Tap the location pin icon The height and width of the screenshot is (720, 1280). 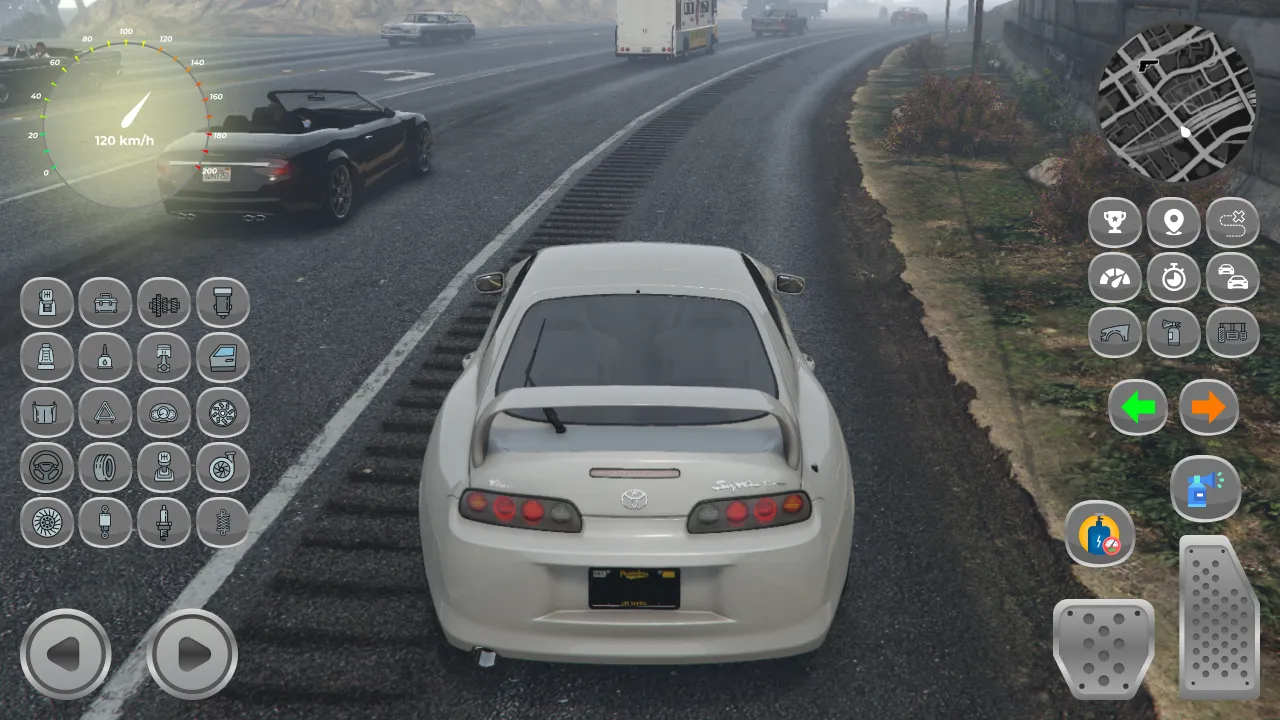(x=1173, y=223)
